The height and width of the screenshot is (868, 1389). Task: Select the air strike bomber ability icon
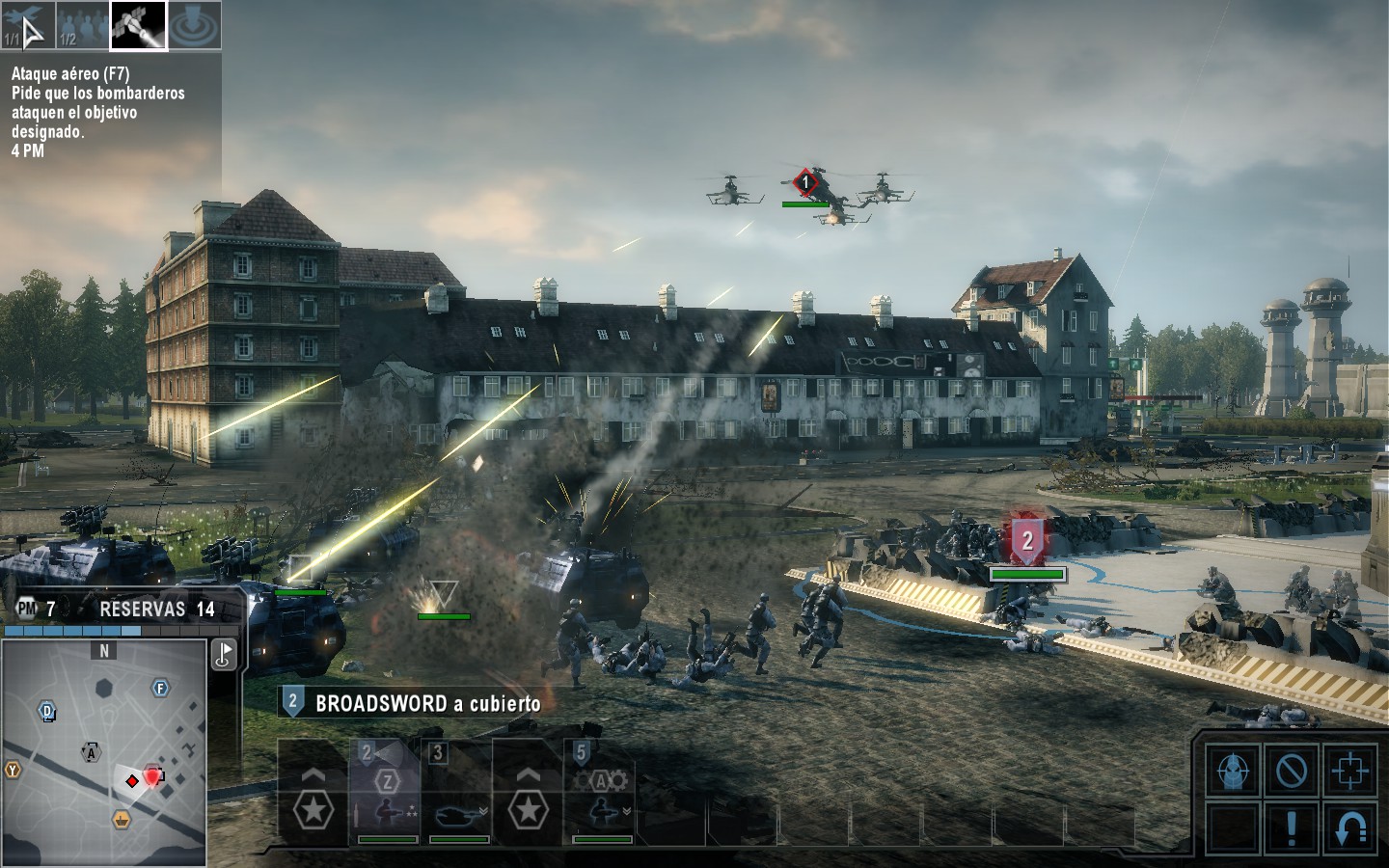26,25
